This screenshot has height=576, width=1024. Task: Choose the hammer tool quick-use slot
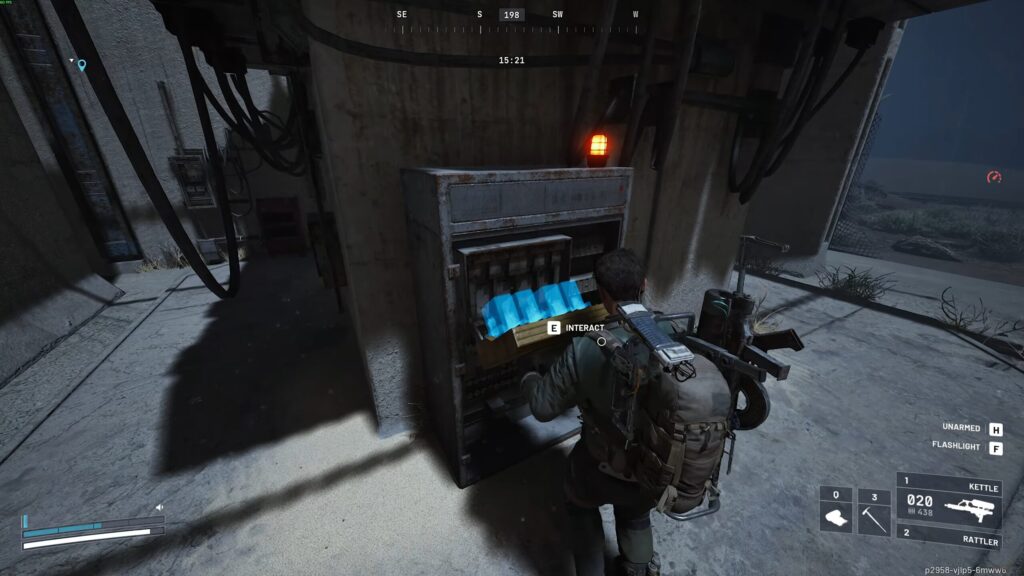(x=874, y=511)
